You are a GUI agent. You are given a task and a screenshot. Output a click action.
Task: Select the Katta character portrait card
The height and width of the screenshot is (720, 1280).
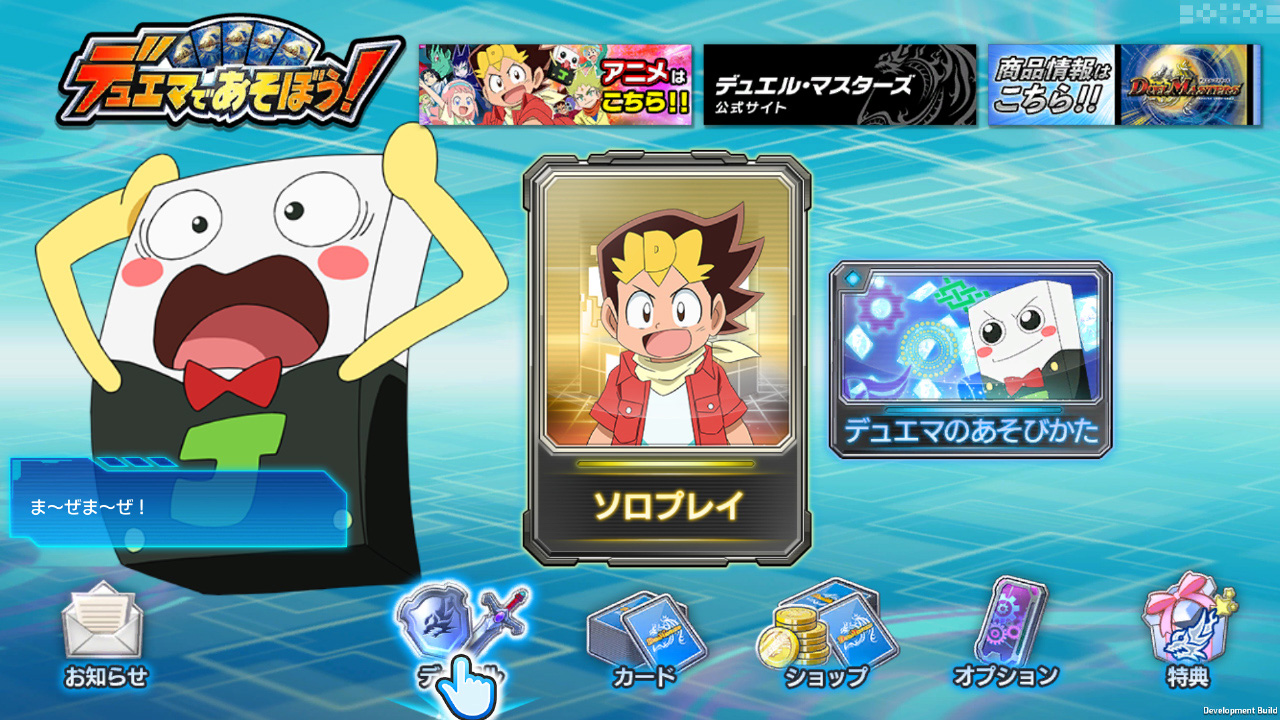(668, 320)
